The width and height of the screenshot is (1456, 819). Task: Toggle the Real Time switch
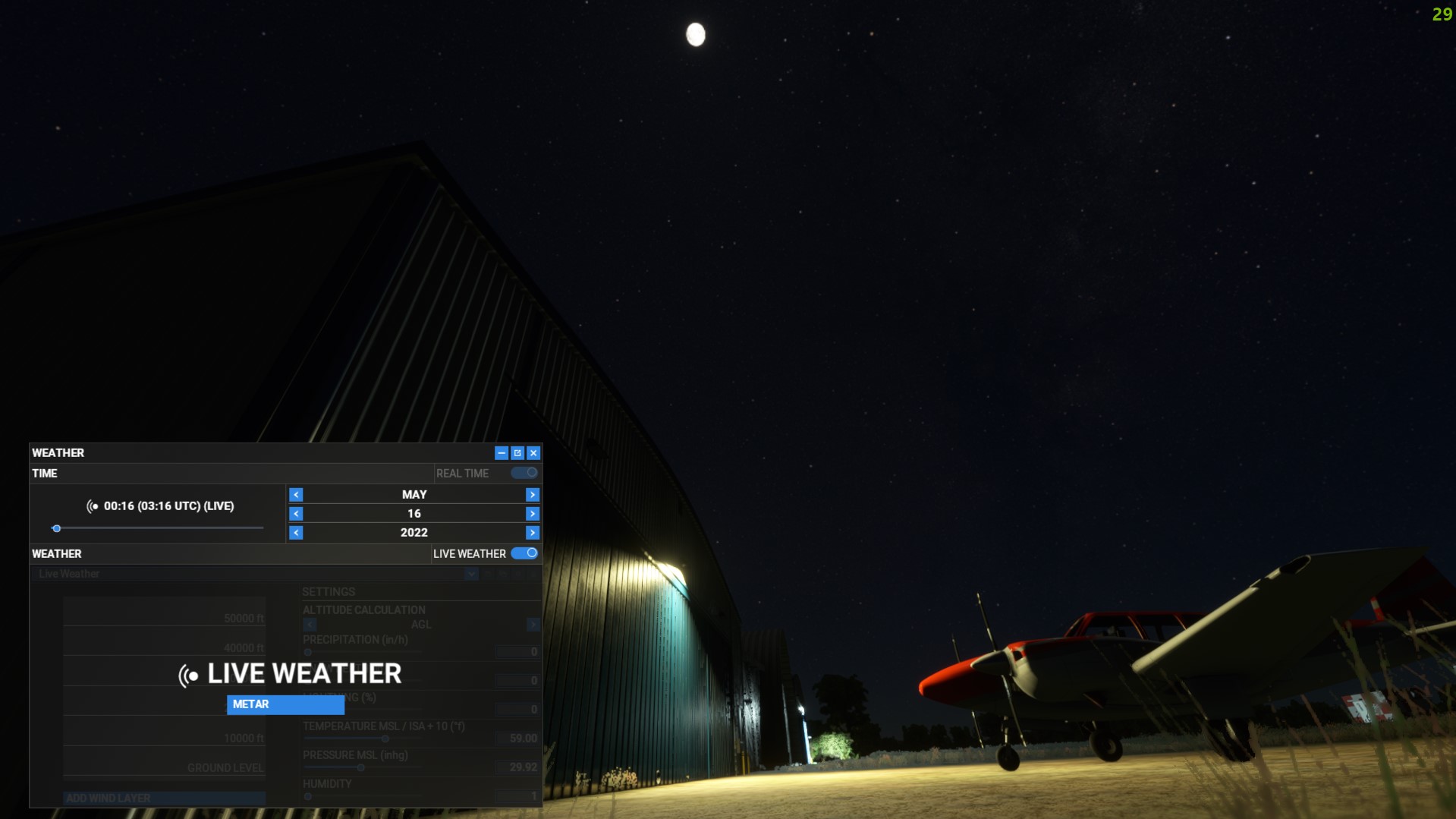click(x=524, y=473)
